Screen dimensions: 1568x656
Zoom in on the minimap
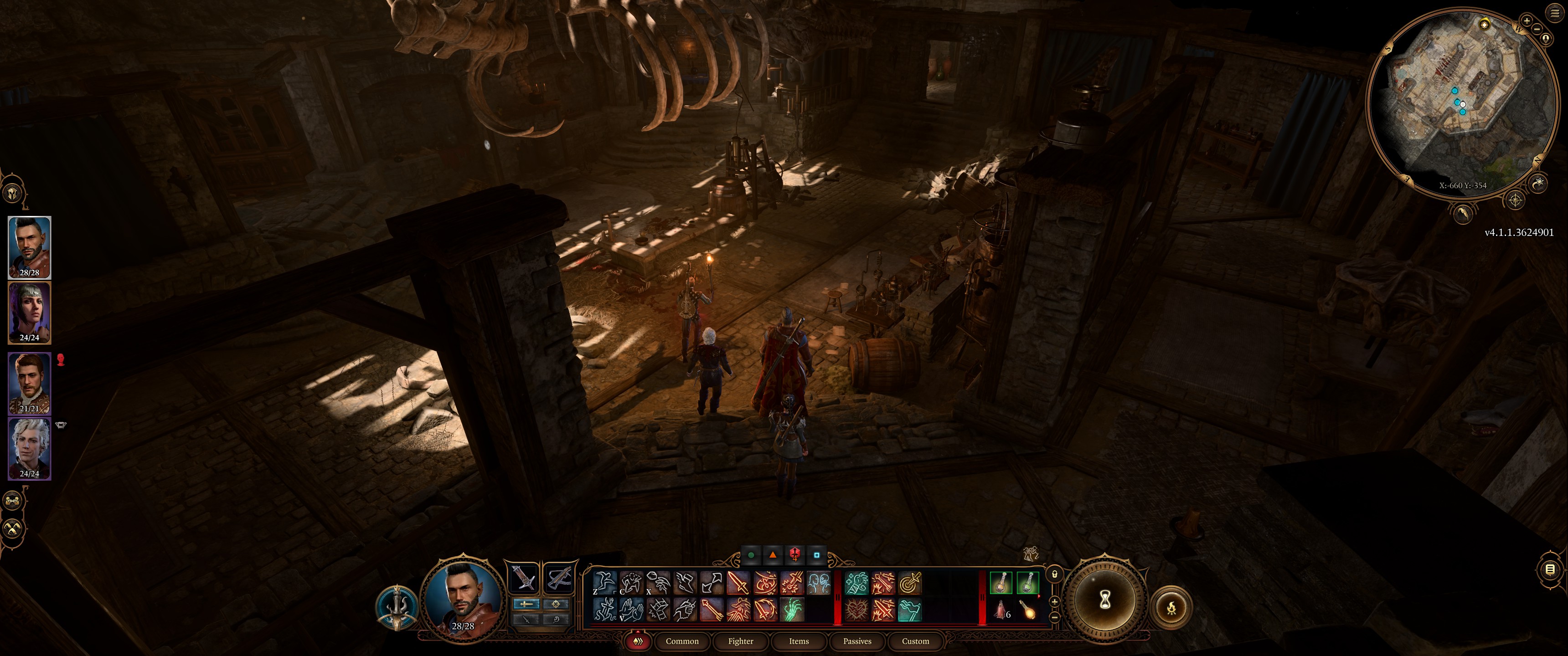[x=1527, y=21]
